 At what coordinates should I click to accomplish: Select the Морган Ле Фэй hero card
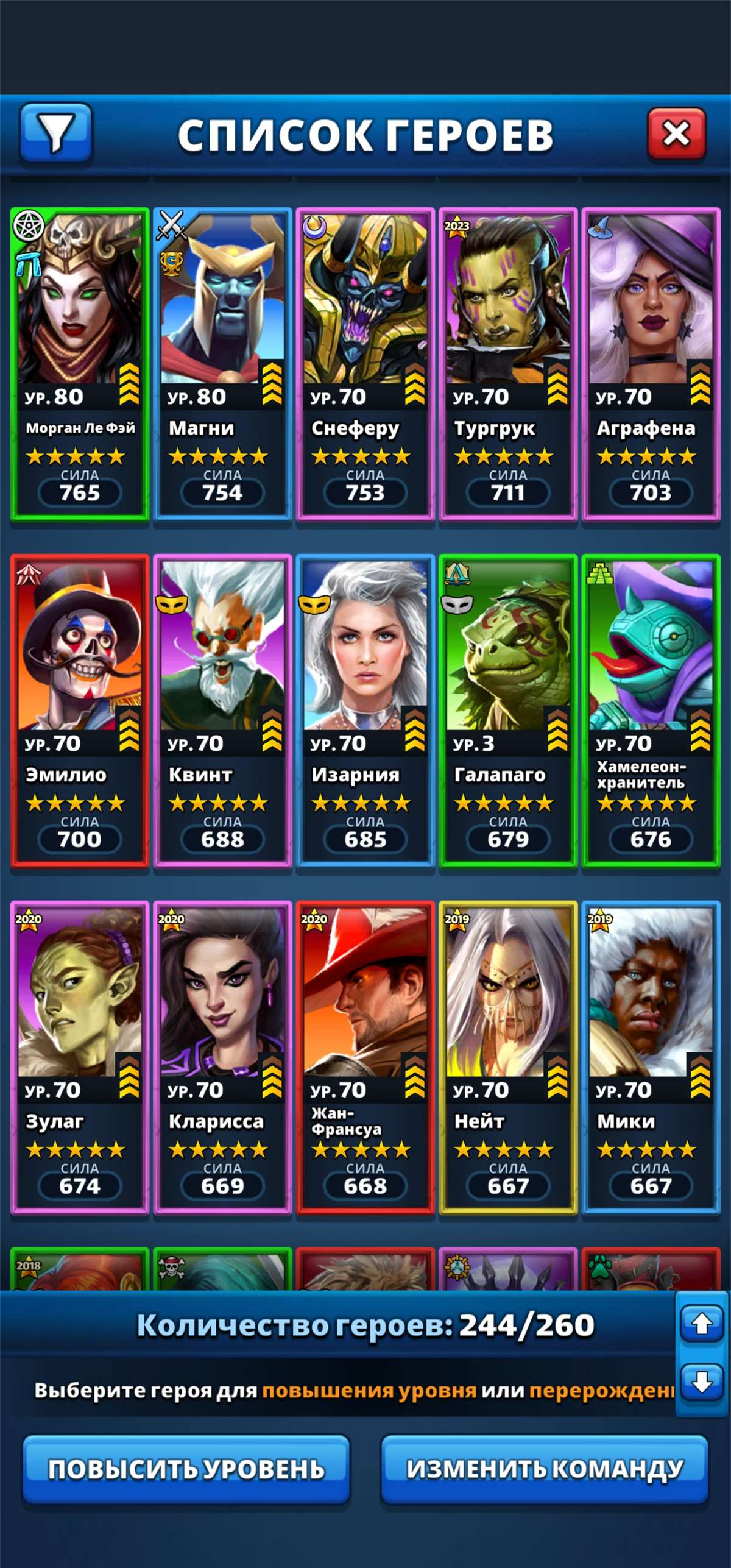(80, 364)
